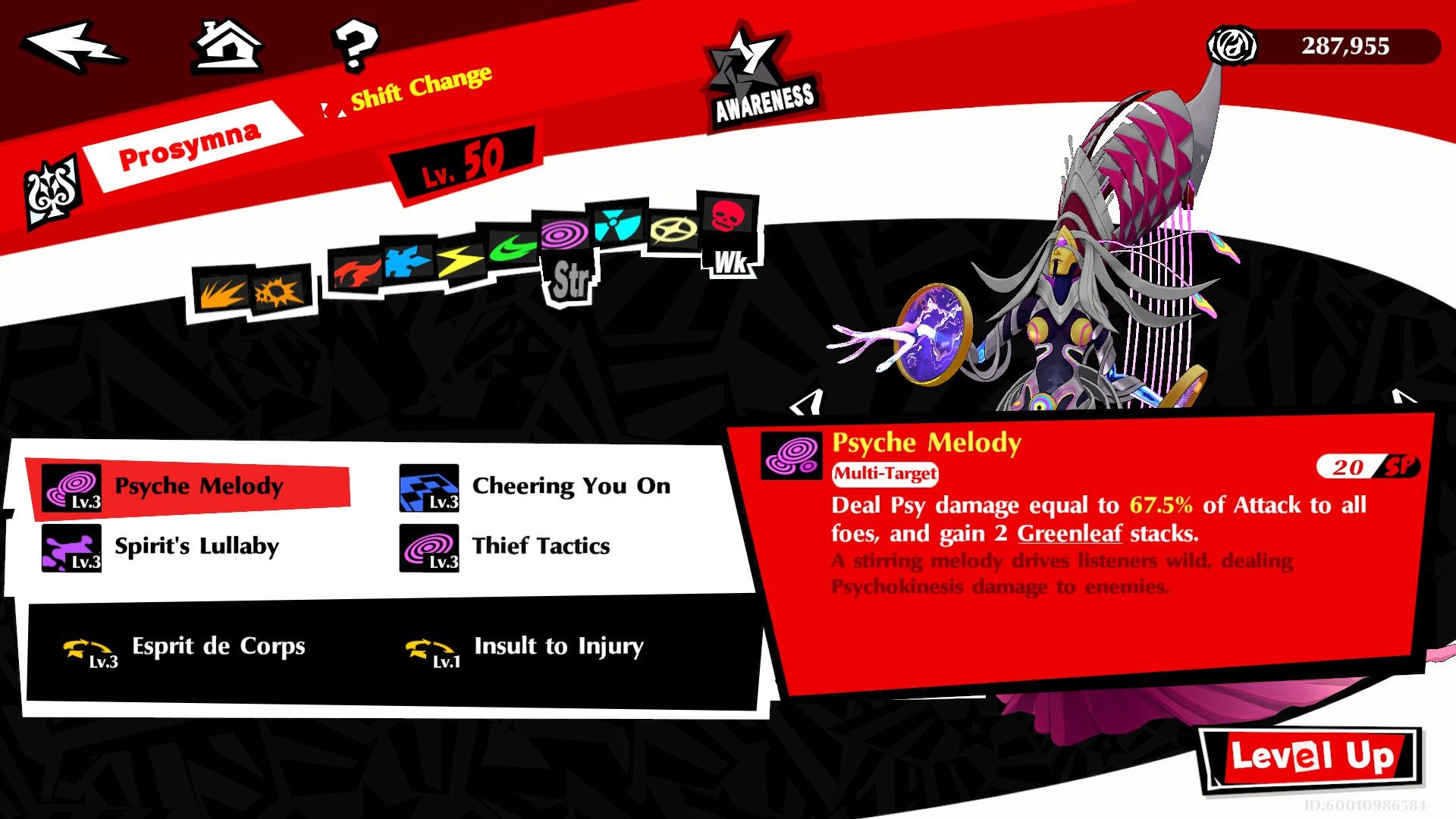Click the Greenleaf underlined link

(x=1070, y=534)
